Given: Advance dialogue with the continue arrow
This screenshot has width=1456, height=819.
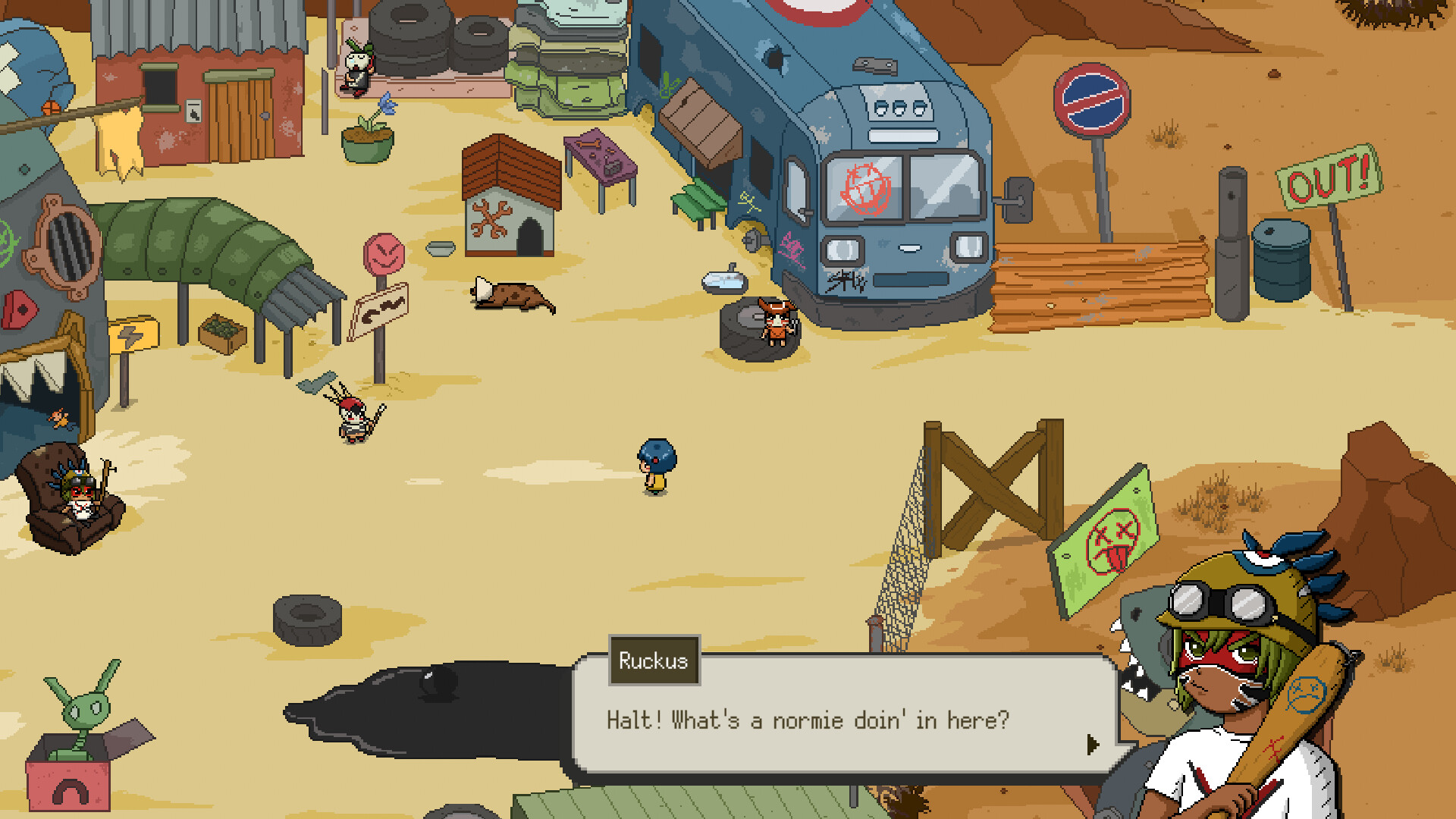Looking at the screenshot, I should (1092, 744).
